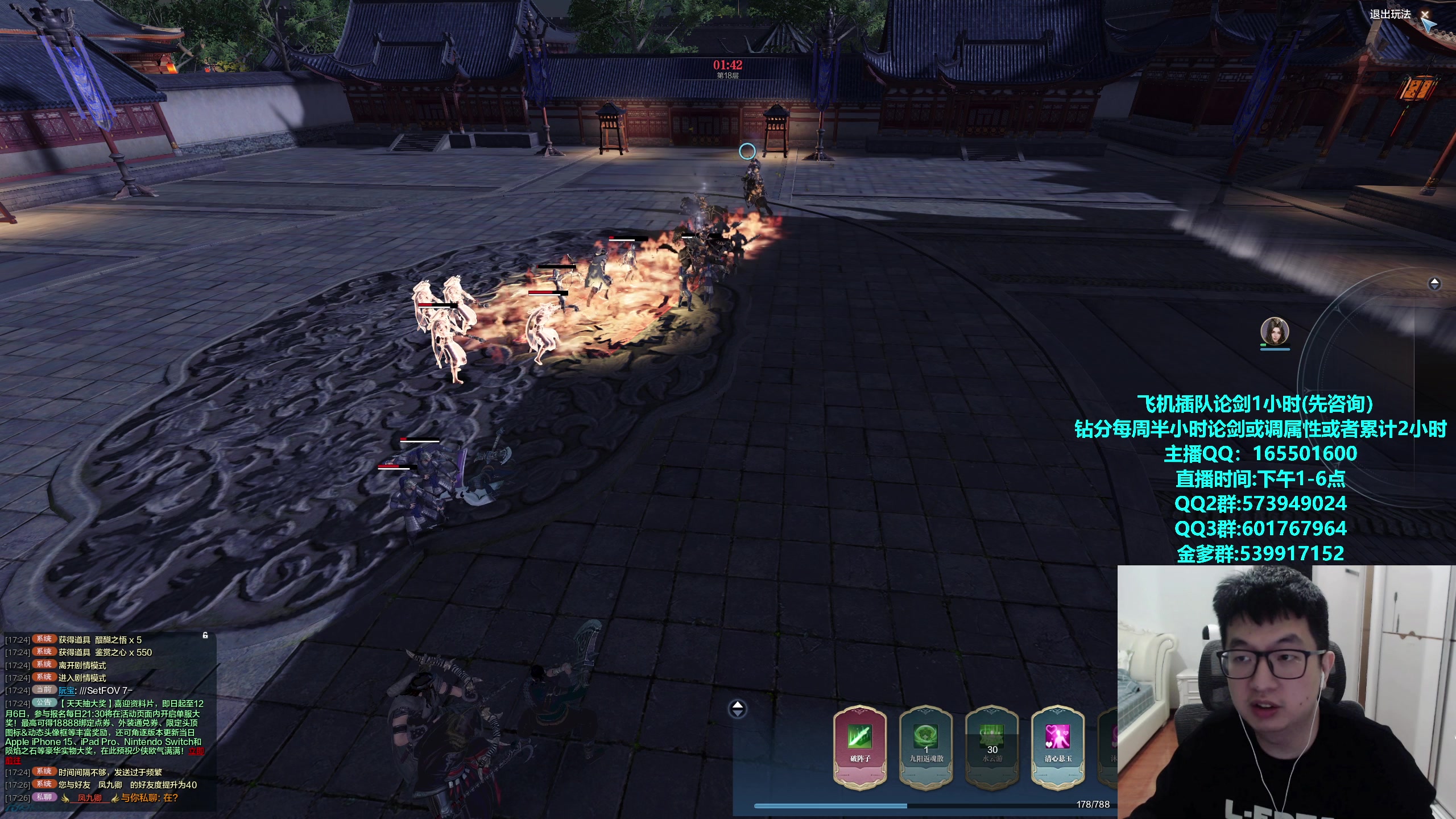Click the 阮宝 player name in chat
This screenshot has height=819, width=1456.
[67, 690]
